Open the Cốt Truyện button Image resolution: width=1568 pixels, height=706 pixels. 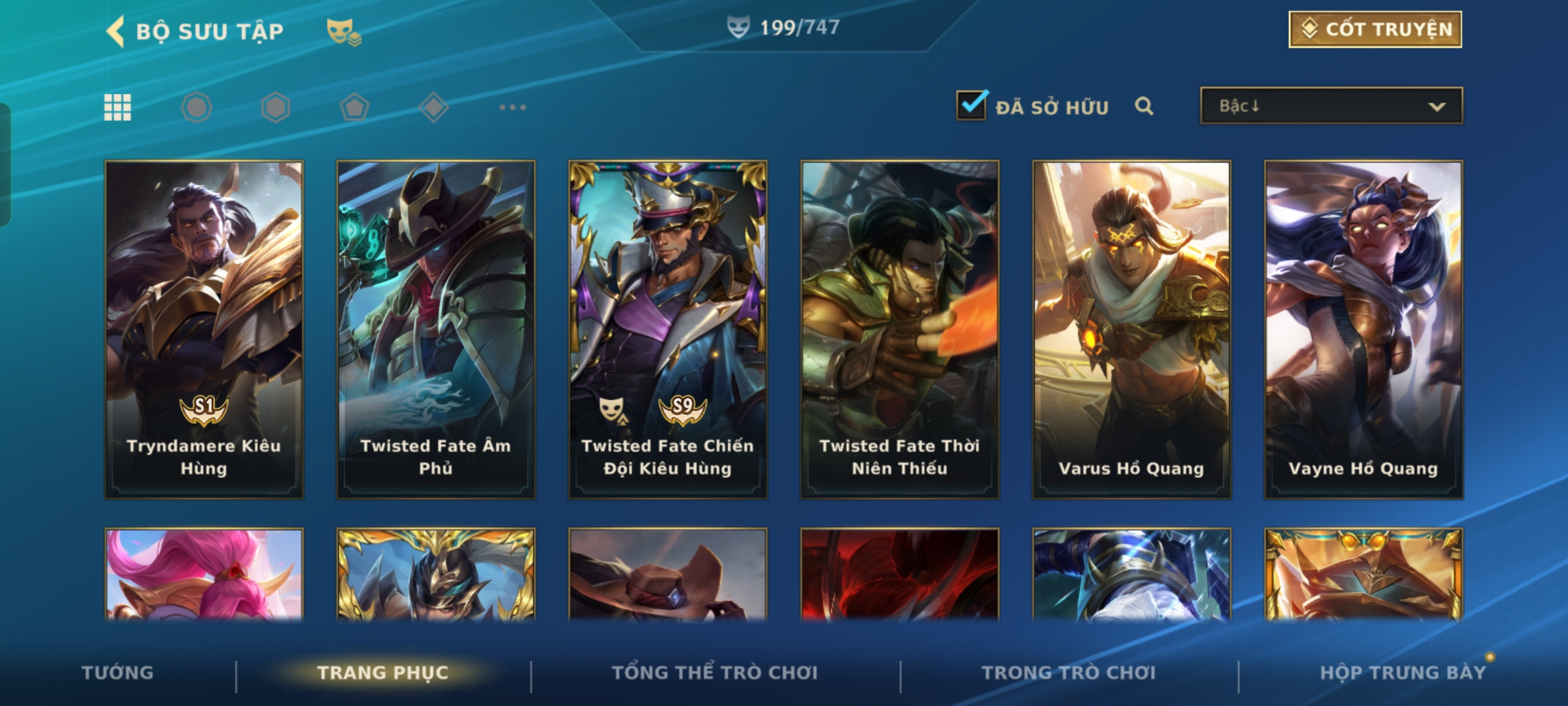1375,29
